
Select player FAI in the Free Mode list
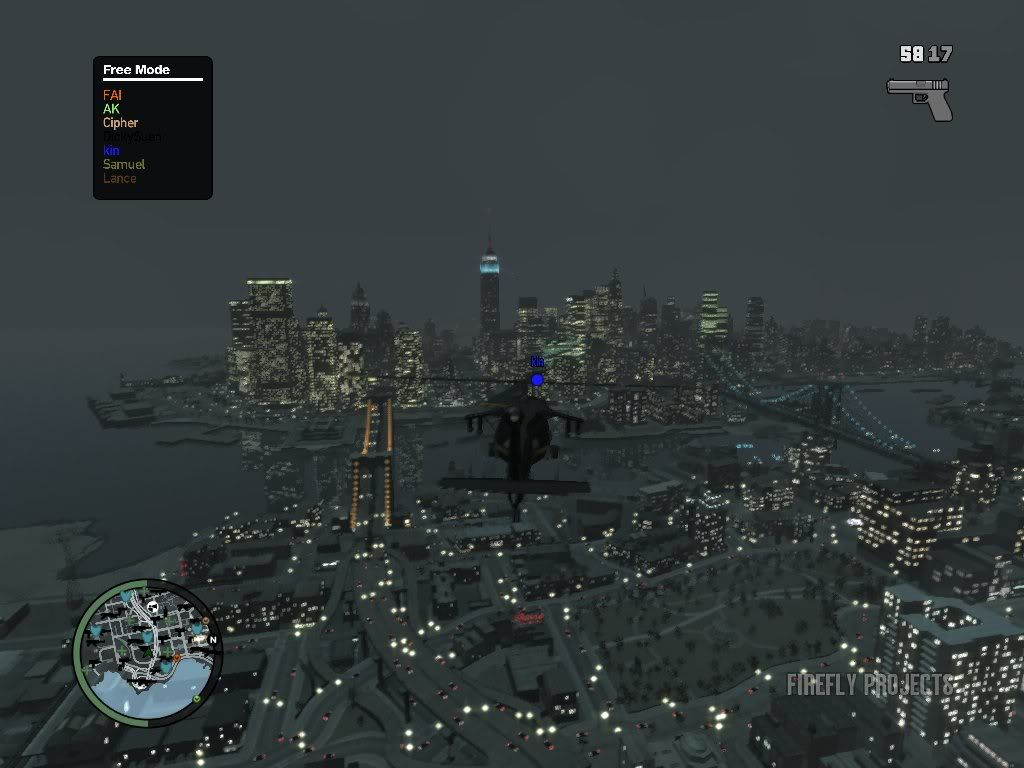[x=112, y=95]
